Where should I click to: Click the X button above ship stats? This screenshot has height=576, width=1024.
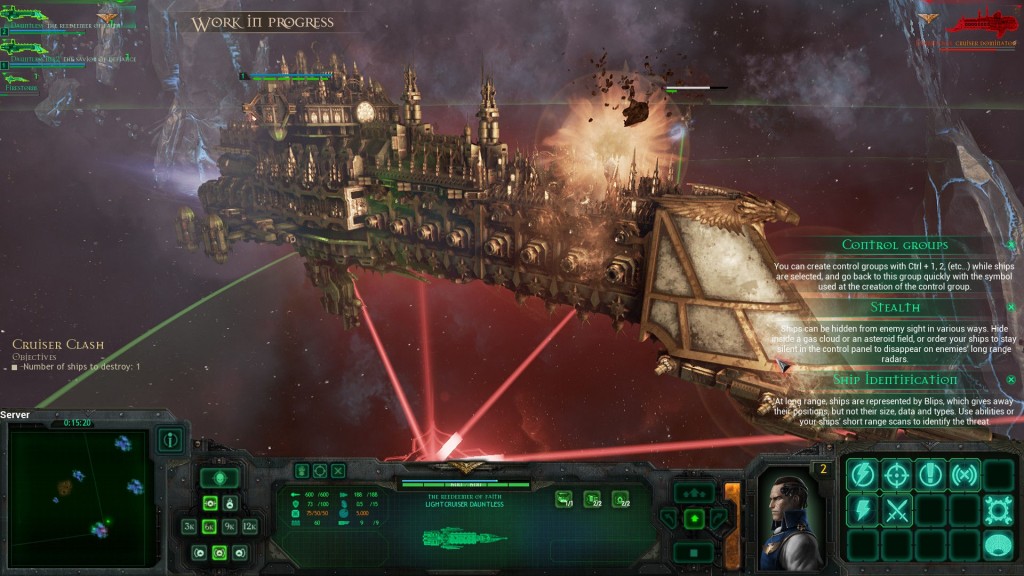click(x=339, y=470)
